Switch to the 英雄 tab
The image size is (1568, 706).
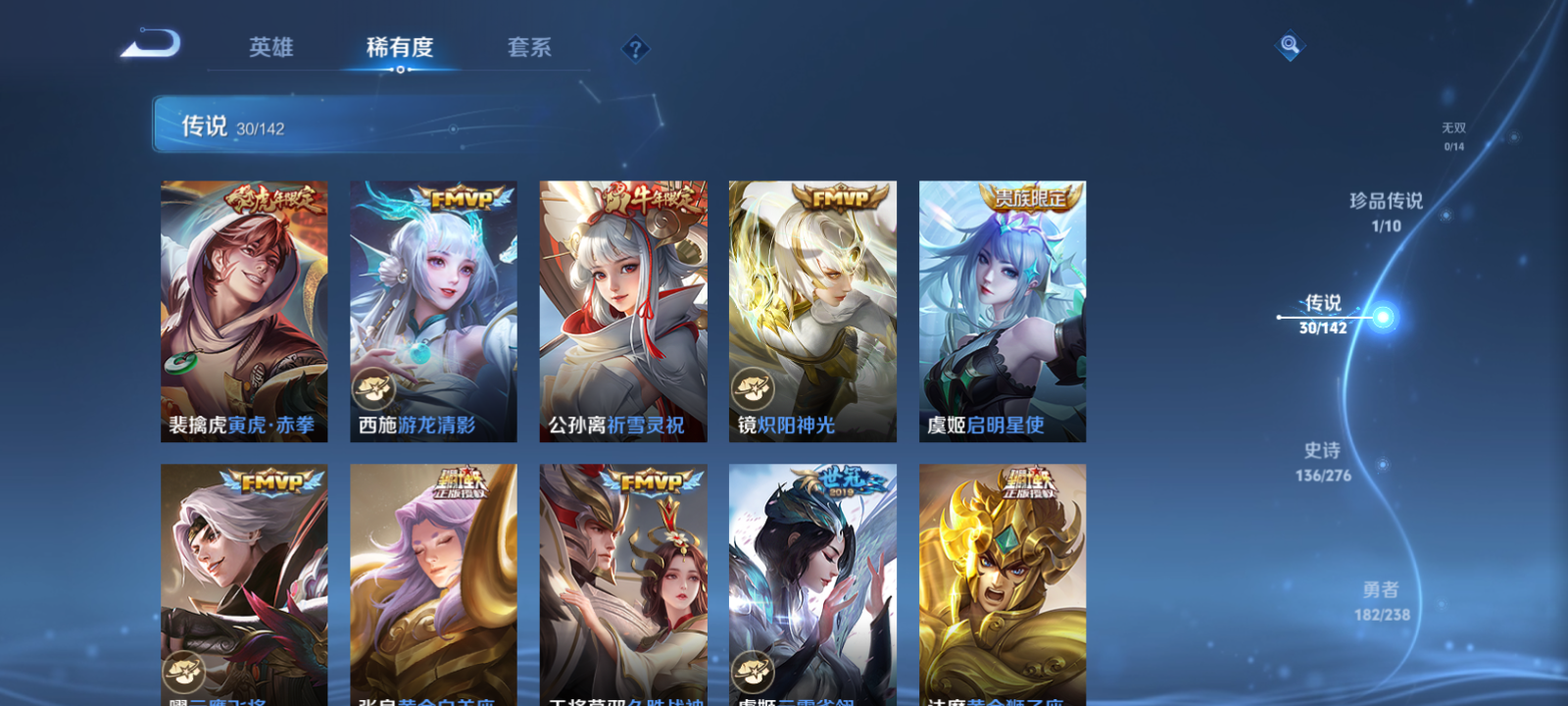[x=271, y=47]
